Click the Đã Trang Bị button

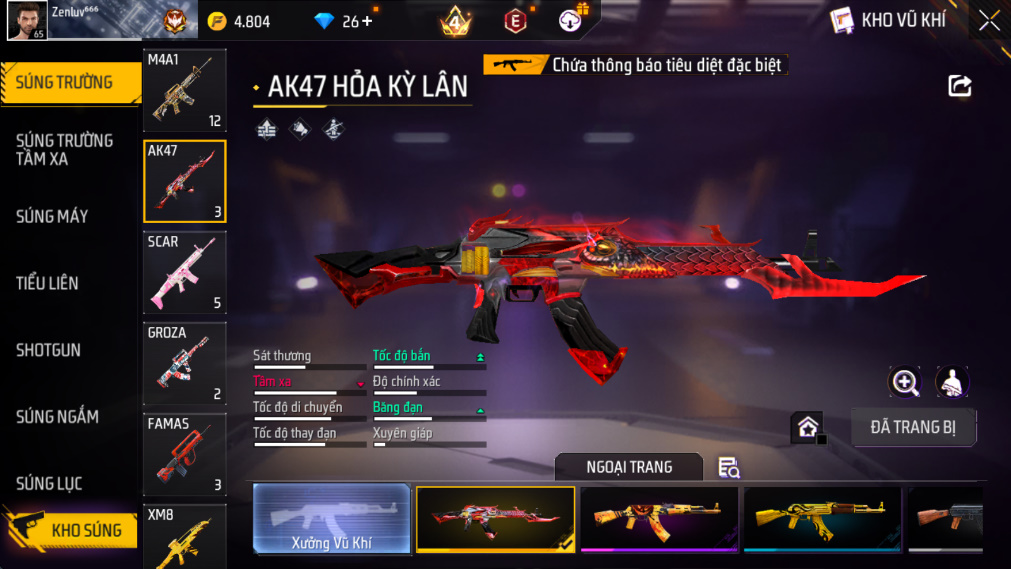coord(913,427)
